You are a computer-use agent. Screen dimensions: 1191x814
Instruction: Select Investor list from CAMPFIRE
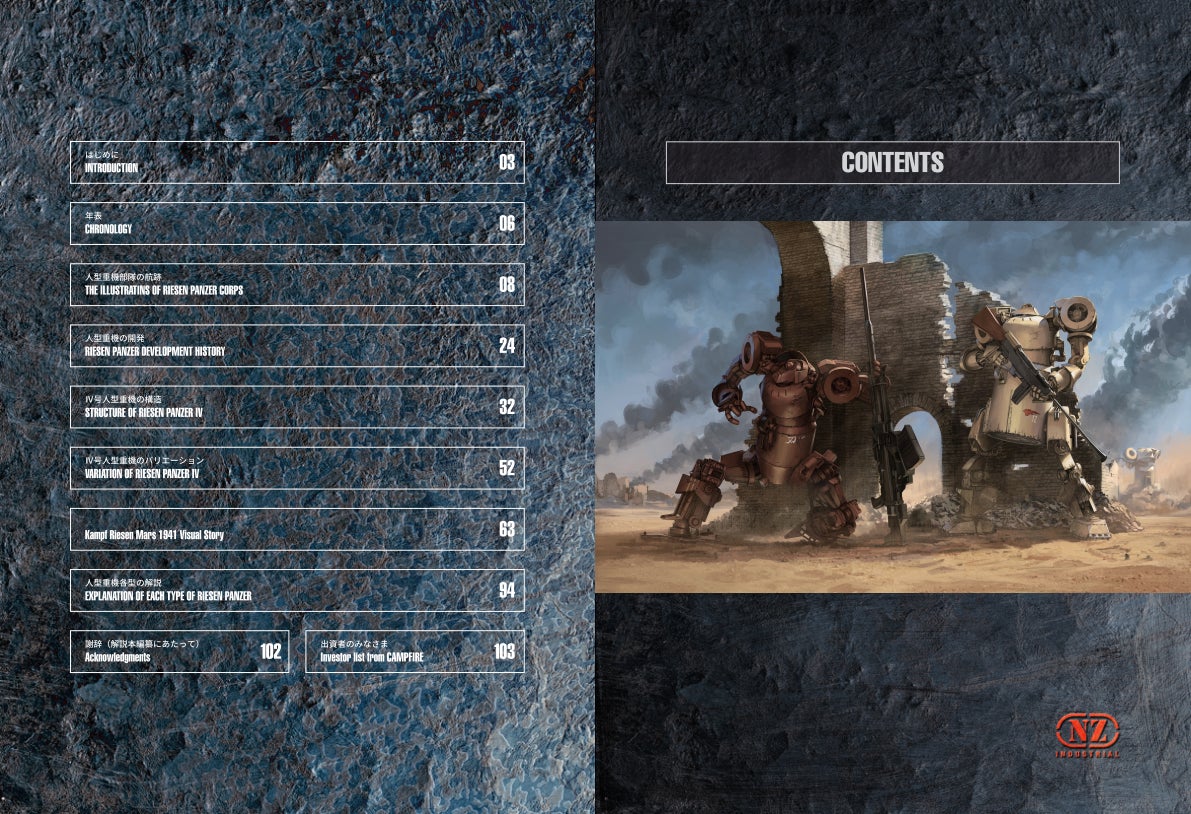tap(414, 651)
